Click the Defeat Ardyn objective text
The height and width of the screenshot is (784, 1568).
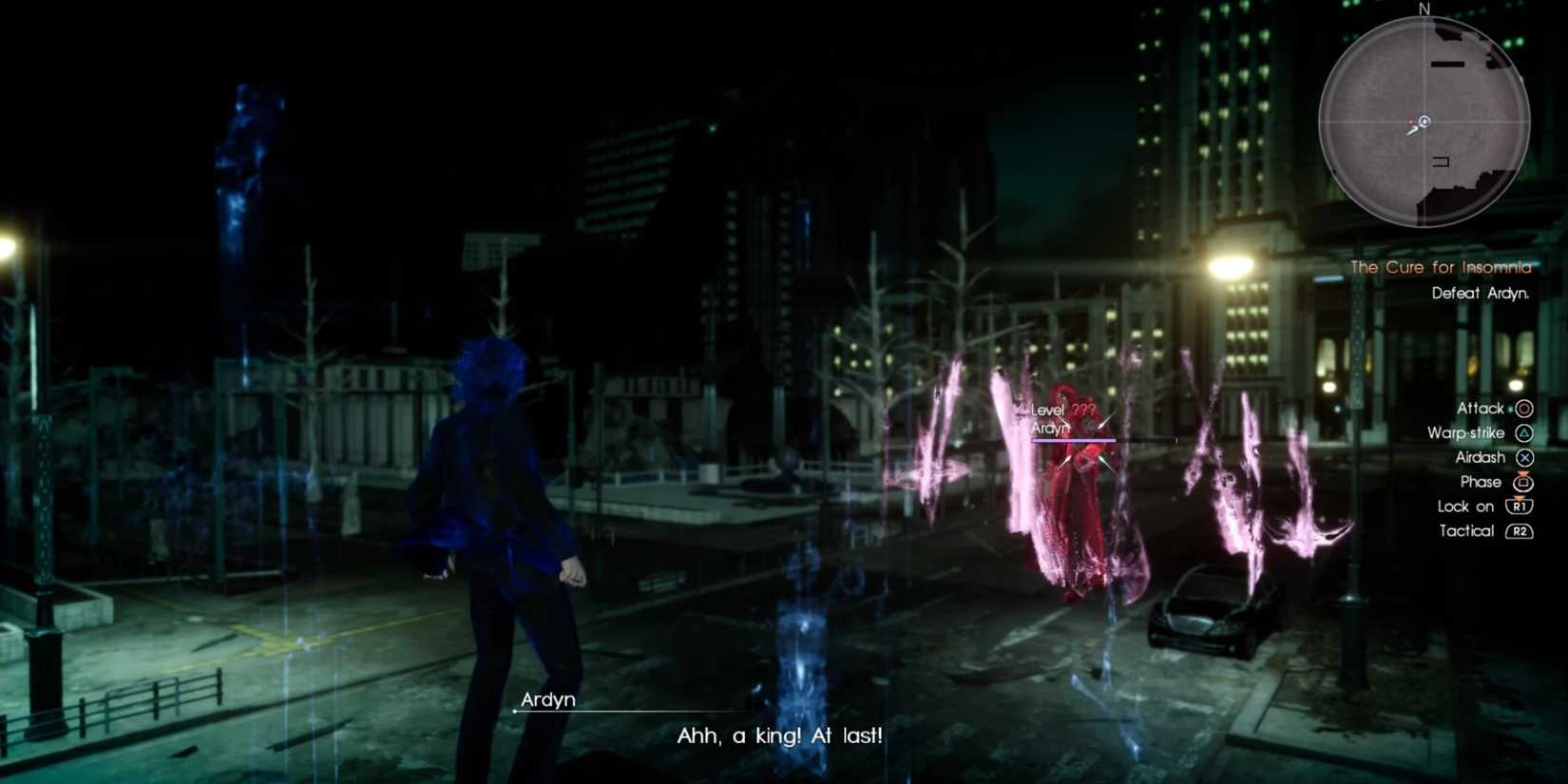pos(1481,294)
